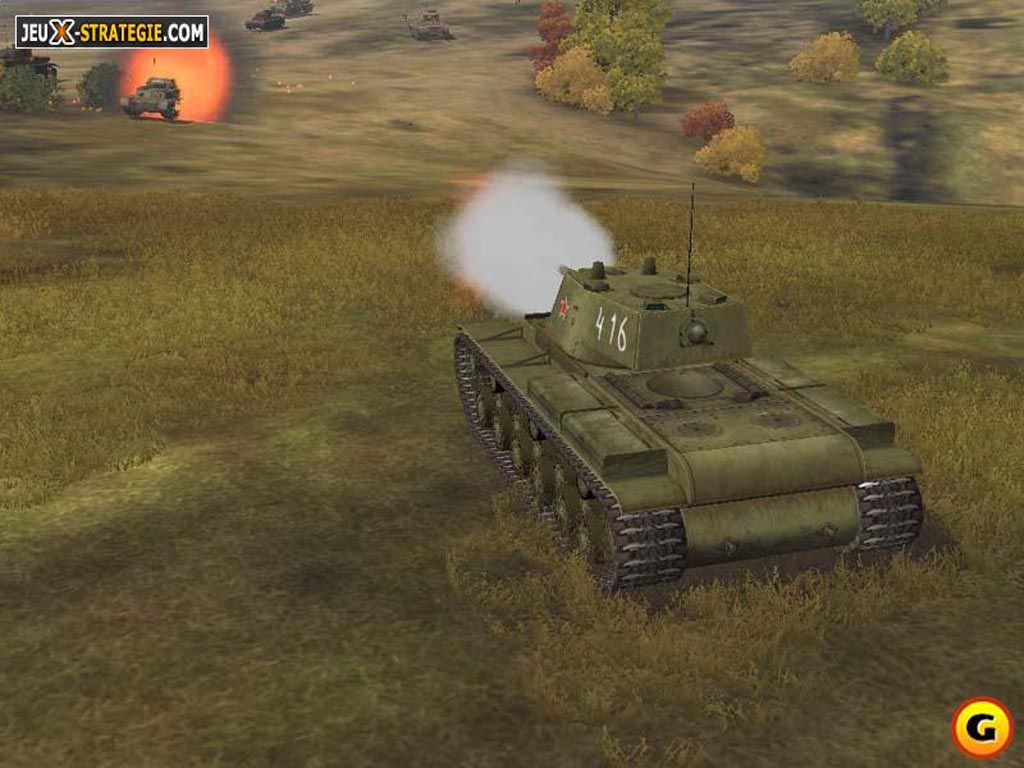1024x768 pixels.
Task: Click the Jeux-Strategie.com watermark logo
Action: (x=111, y=32)
